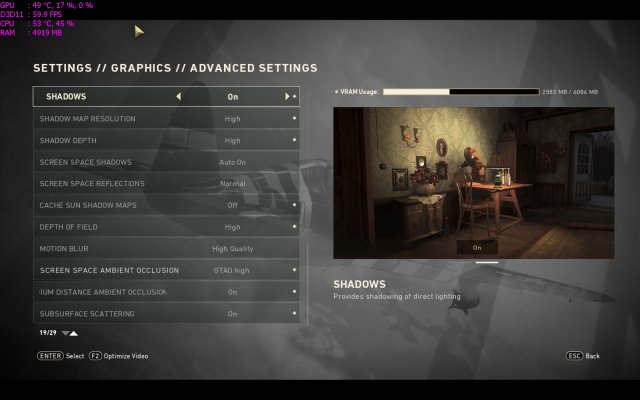Screen dimensions: 640x400
Task: Click the right arrow on Shadows
Action: (287, 97)
